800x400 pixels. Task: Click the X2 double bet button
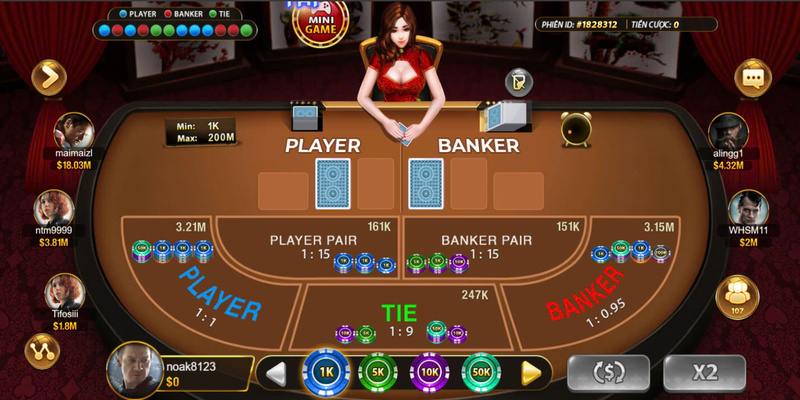coord(705,372)
